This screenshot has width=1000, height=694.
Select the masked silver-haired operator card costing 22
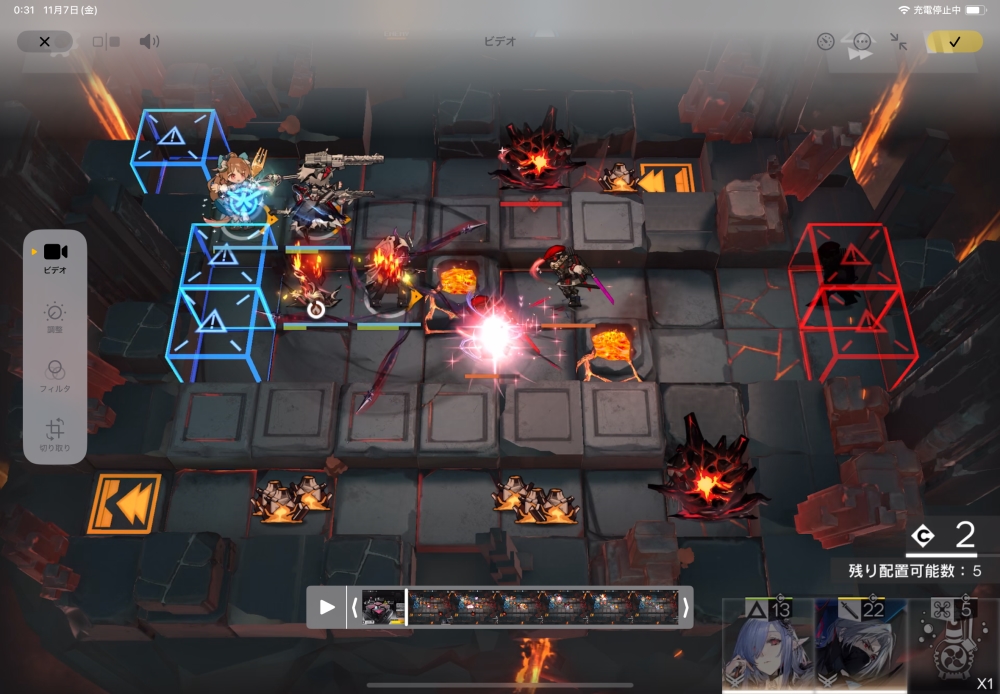(x=860, y=647)
